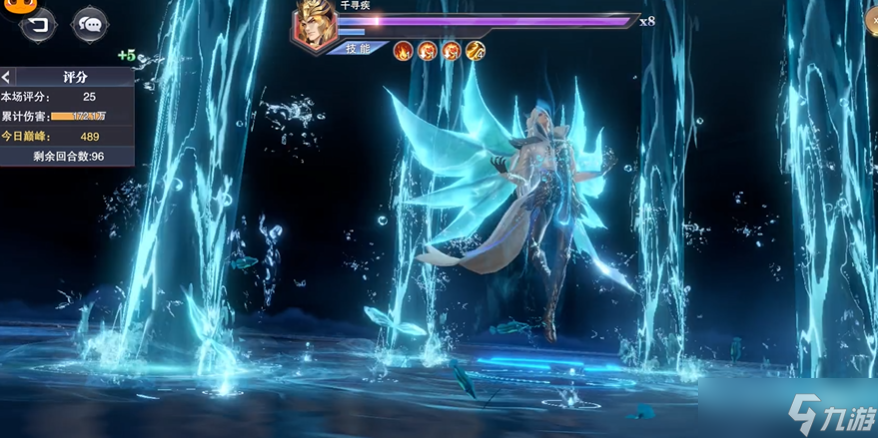Collapse the 评分 score panel arrow
The width and height of the screenshot is (878, 438).
coord(7,76)
